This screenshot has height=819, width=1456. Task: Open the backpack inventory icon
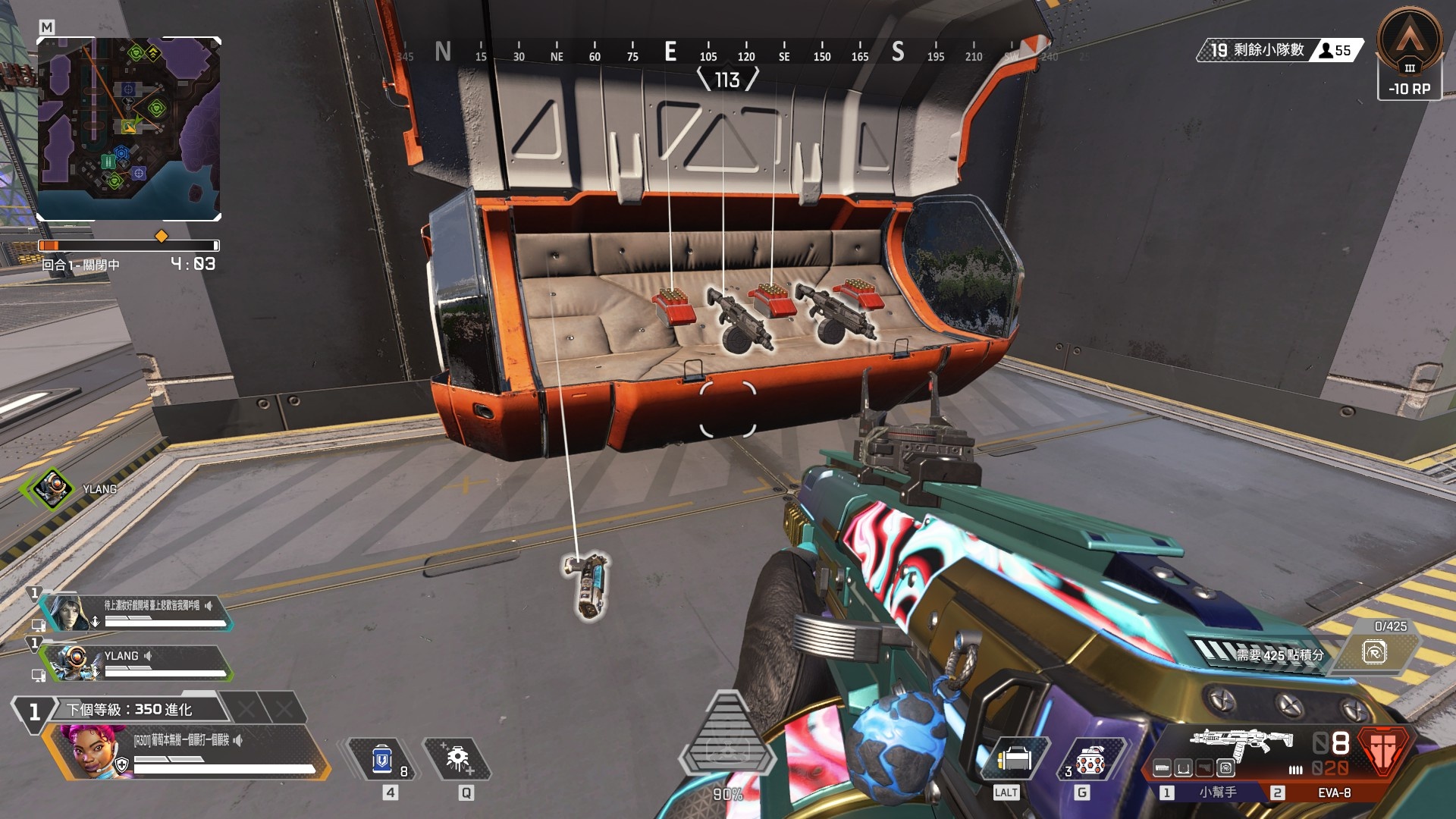(x=1015, y=759)
